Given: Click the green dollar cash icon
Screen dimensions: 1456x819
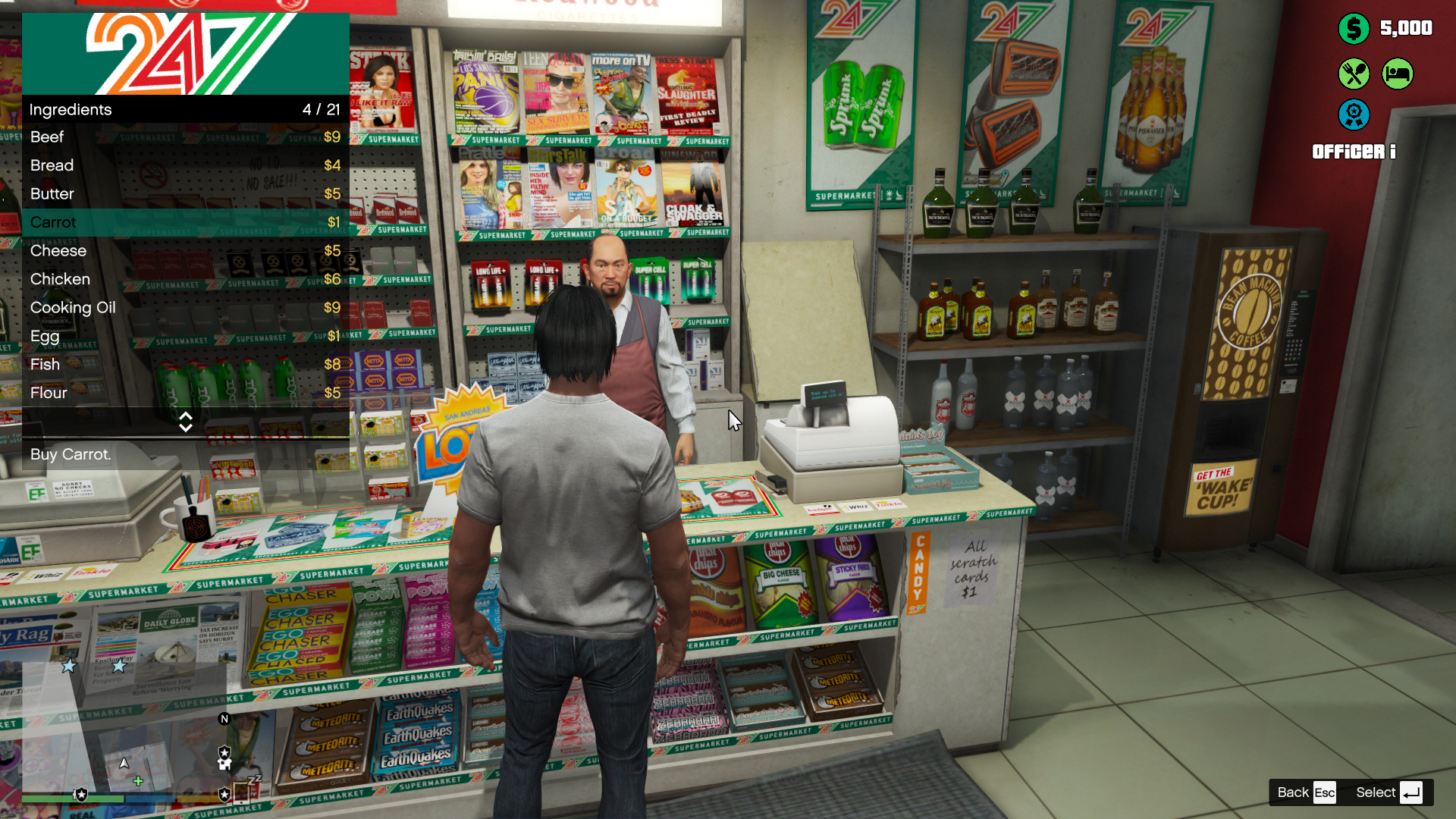Looking at the screenshot, I should click(x=1354, y=29).
